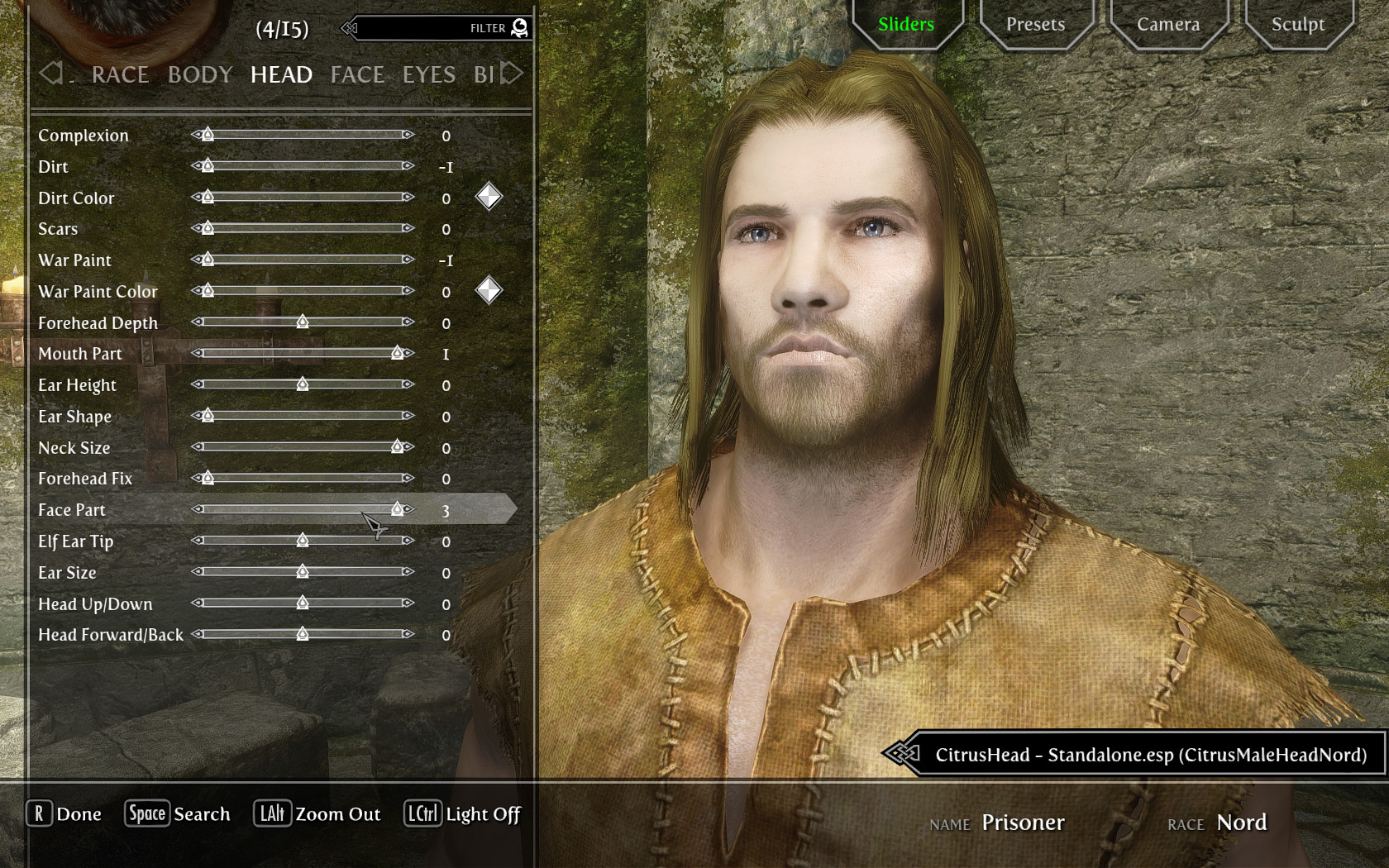Click the left arrow of category list
Screen dimensions: 1389x868
click(x=50, y=74)
